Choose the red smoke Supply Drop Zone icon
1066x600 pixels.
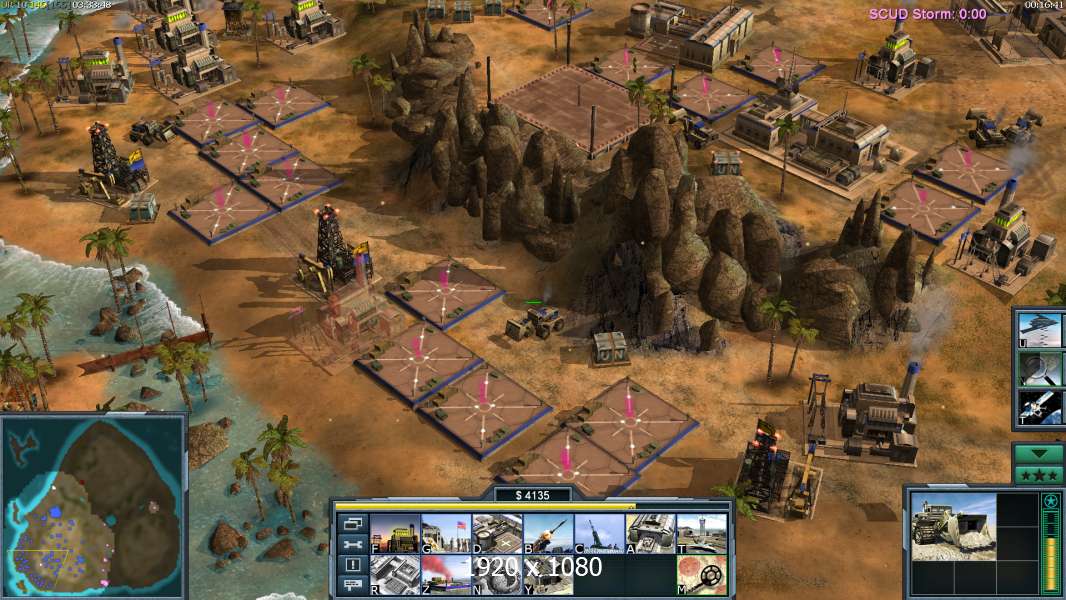tap(445, 575)
